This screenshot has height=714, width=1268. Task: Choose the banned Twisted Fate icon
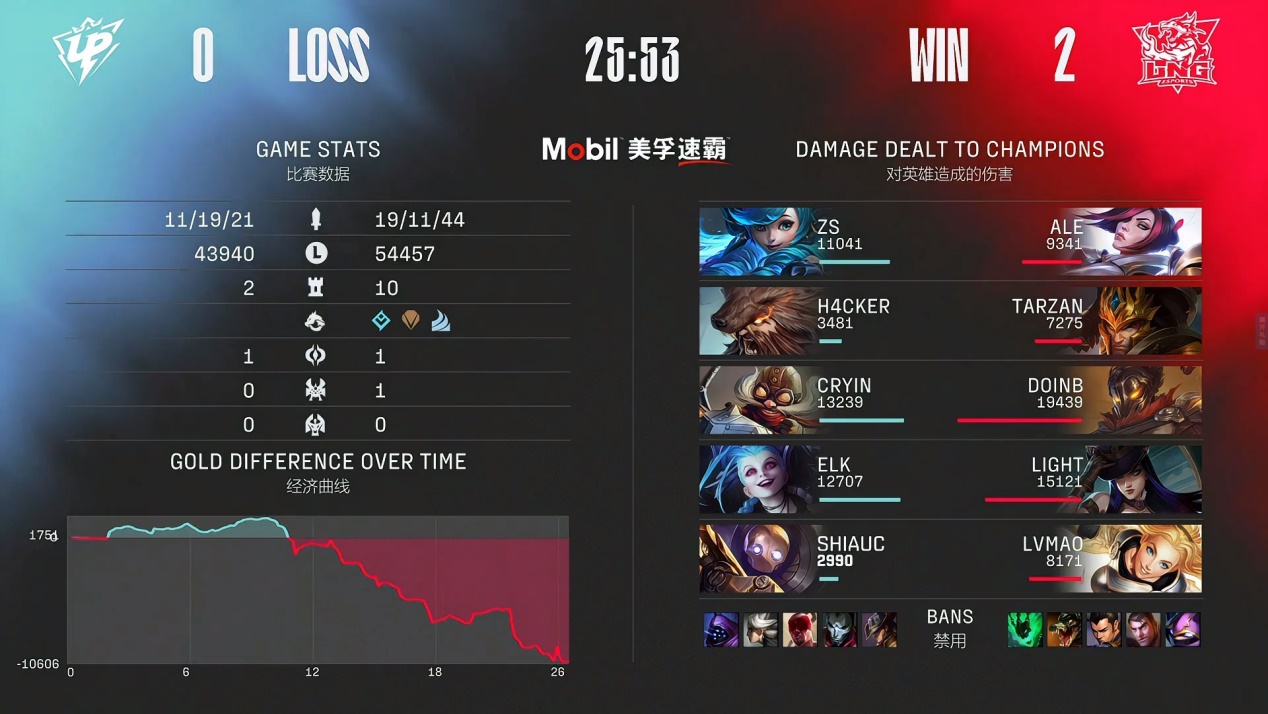[880, 630]
